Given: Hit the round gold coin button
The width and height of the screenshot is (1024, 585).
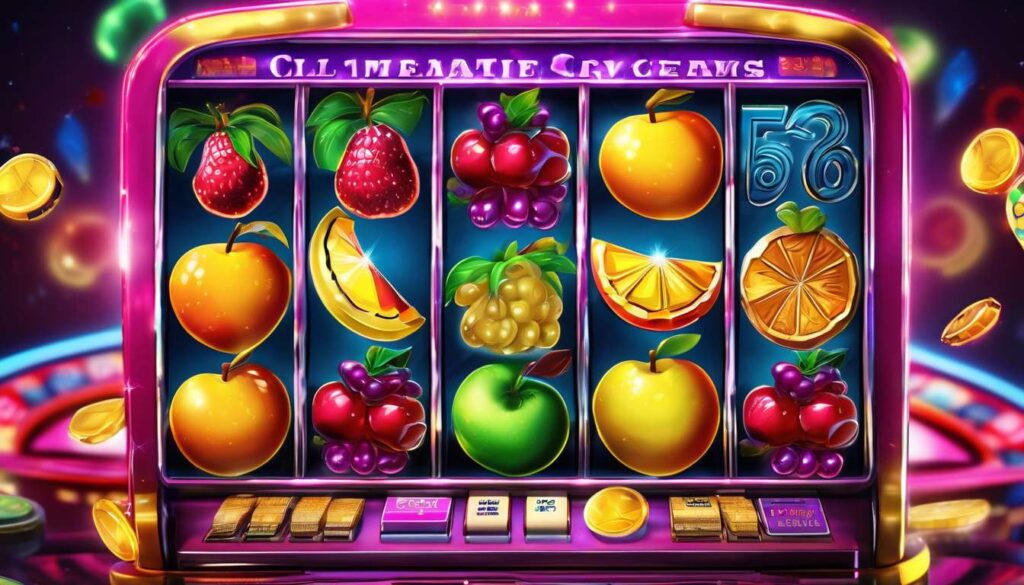Looking at the screenshot, I should pyautogui.click(x=615, y=511).
